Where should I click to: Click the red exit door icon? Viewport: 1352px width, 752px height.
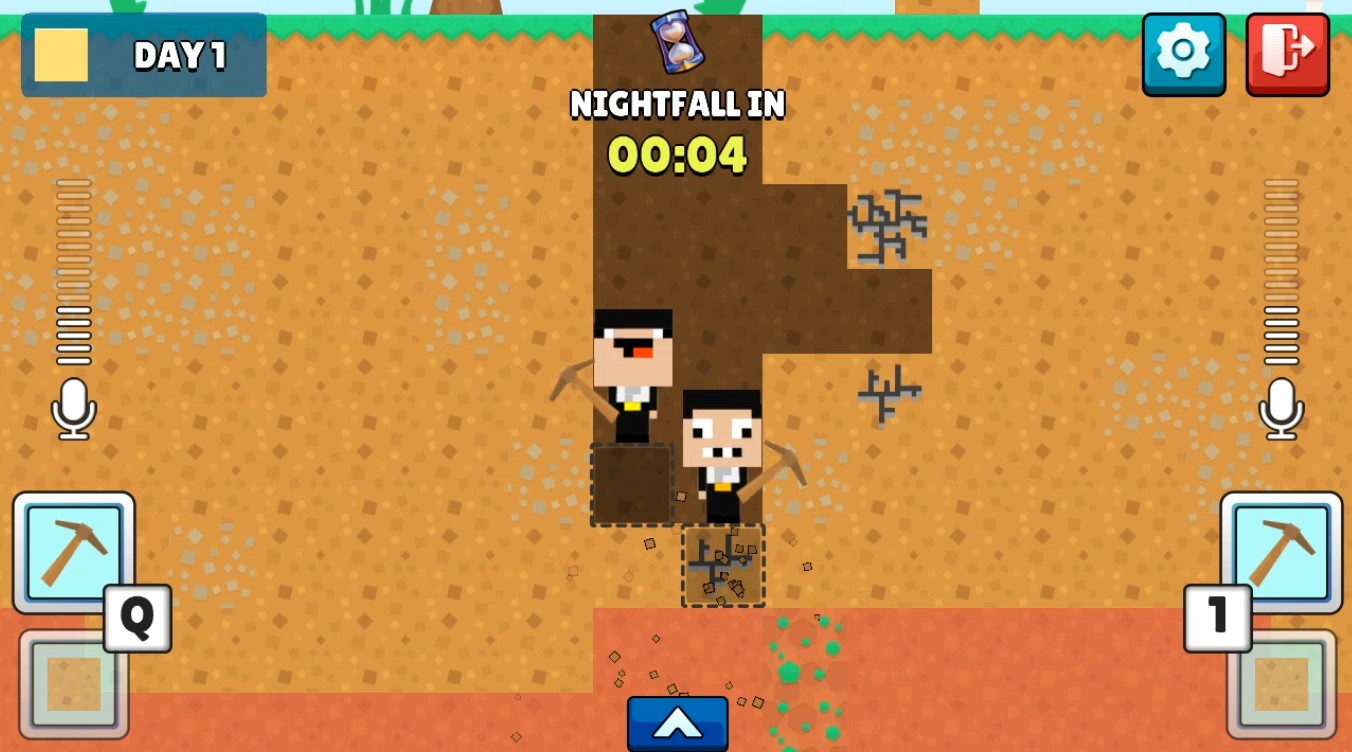tap(1288, 54)
